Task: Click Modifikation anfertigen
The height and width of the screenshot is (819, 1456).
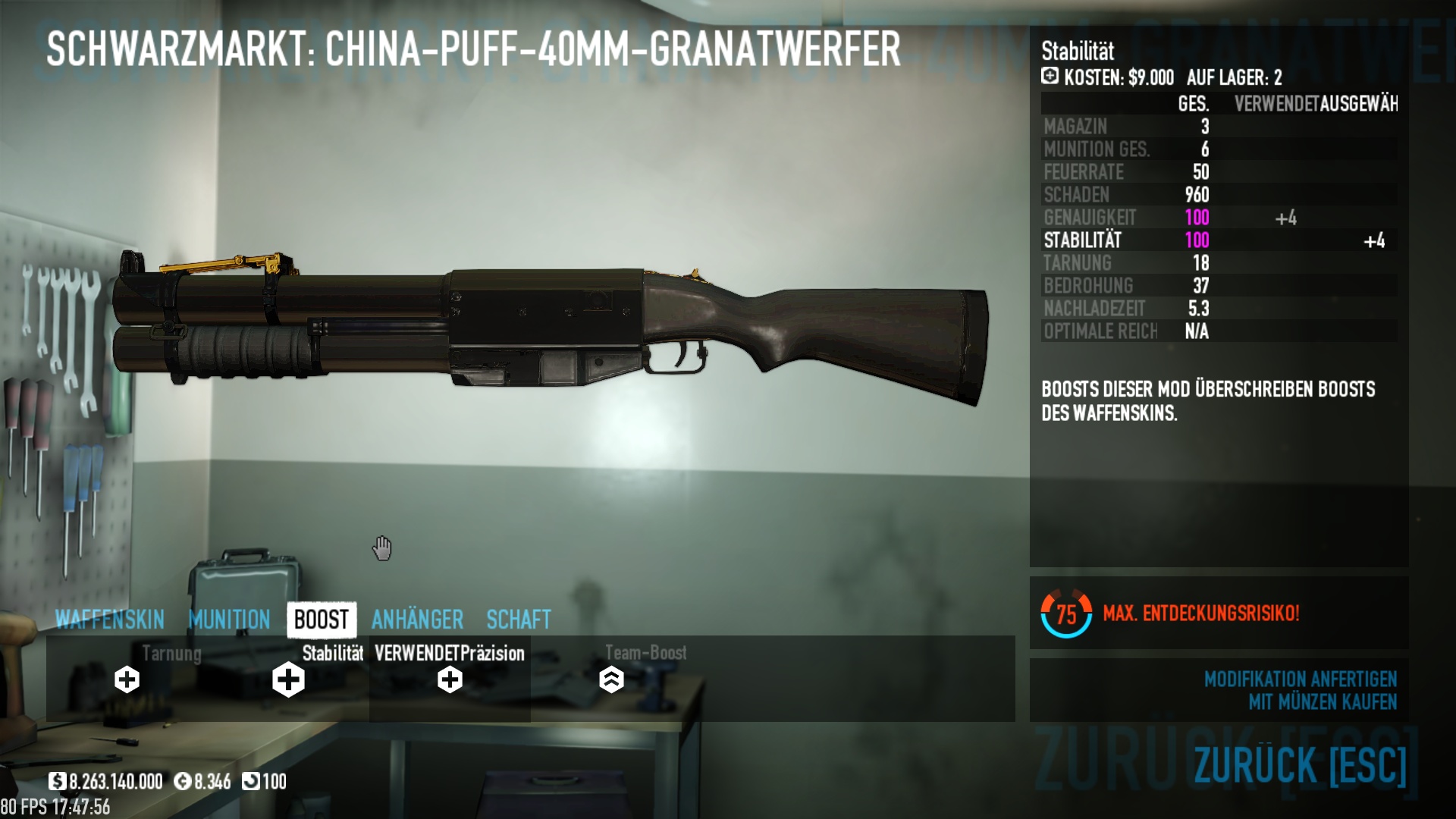Action: (1300, 679)
